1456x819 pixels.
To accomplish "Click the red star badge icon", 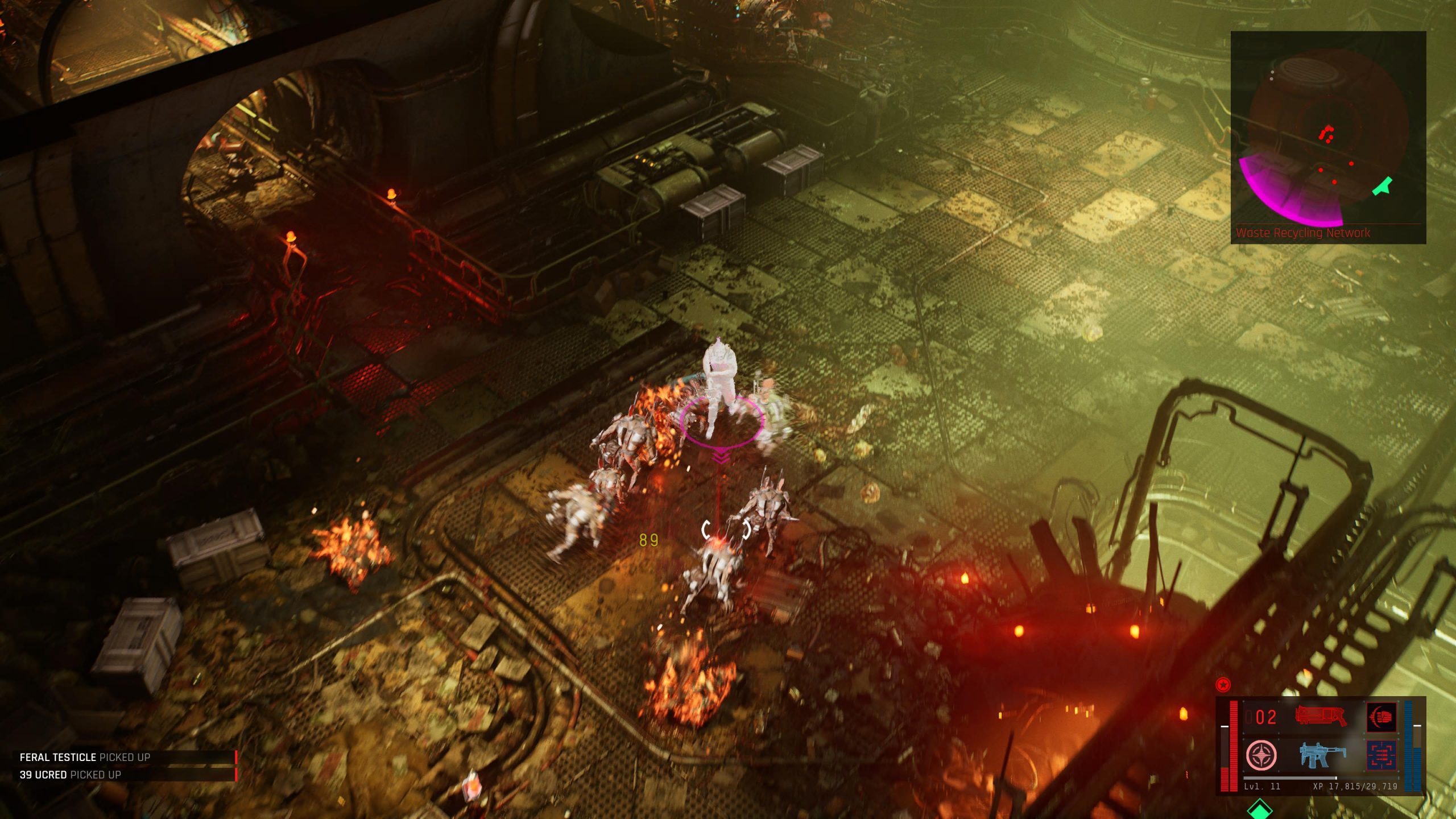I will [1223, 684].
